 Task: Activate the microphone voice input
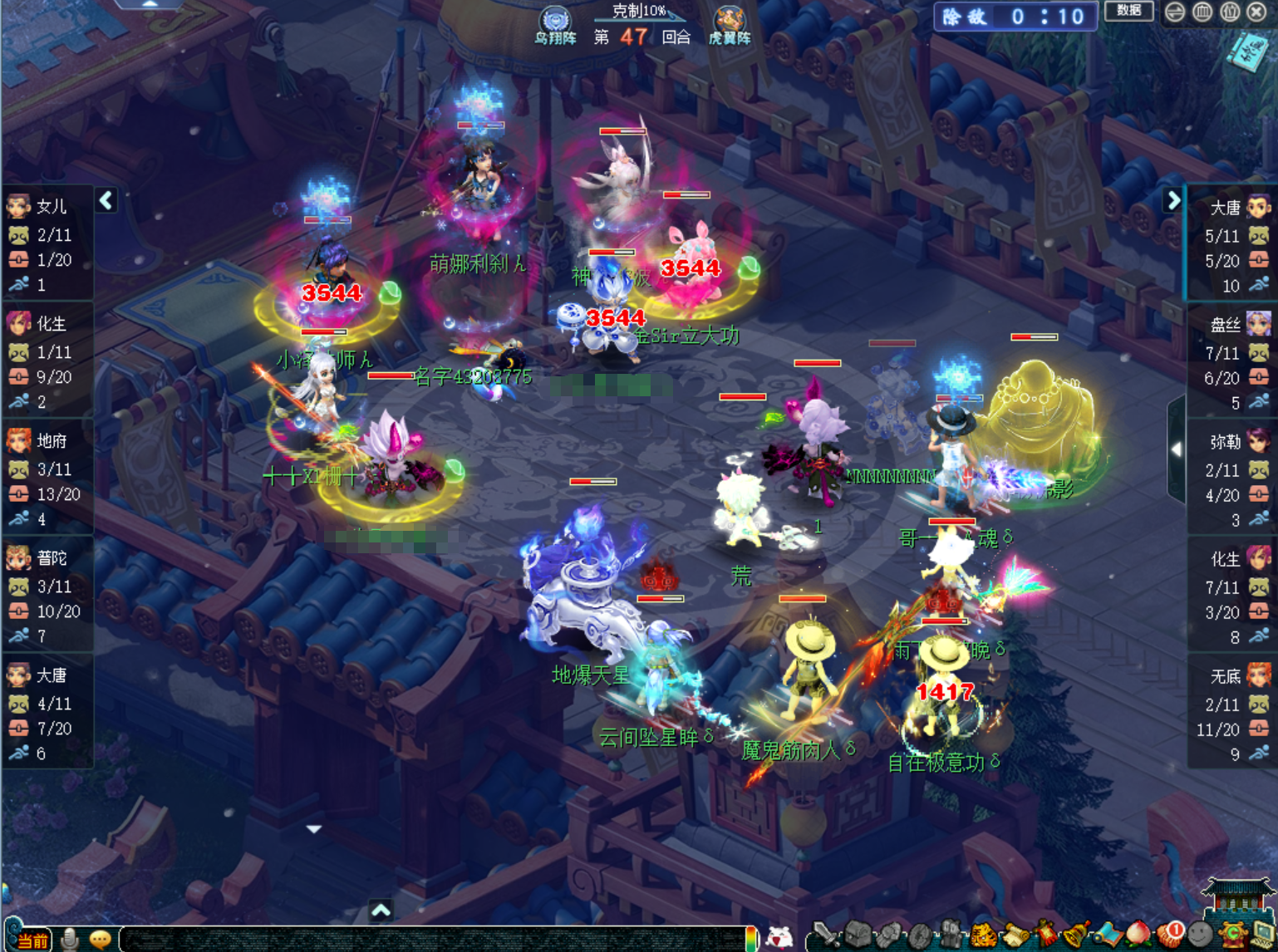70,940
